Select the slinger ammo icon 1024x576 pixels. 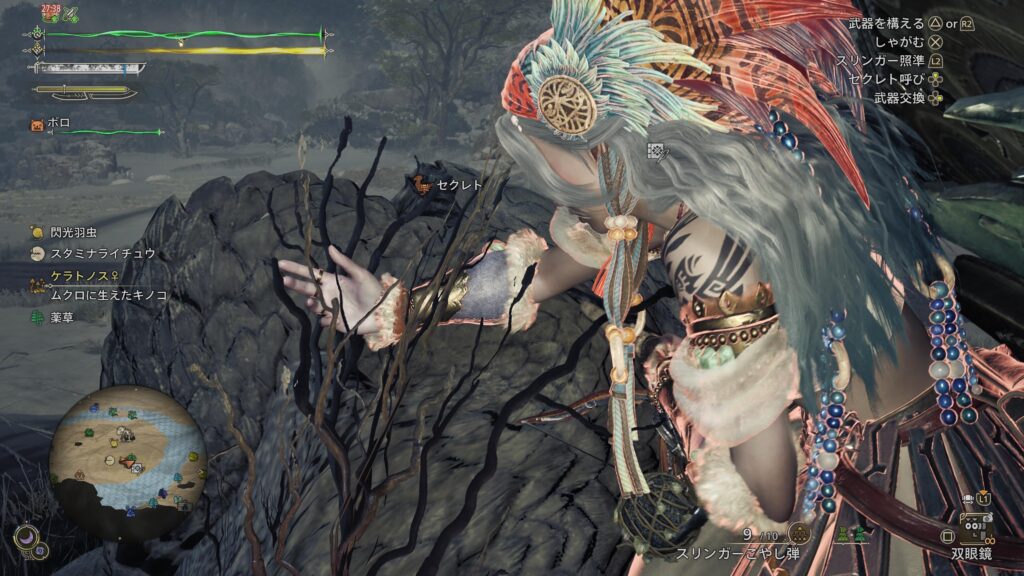click(x=798, y=532)
